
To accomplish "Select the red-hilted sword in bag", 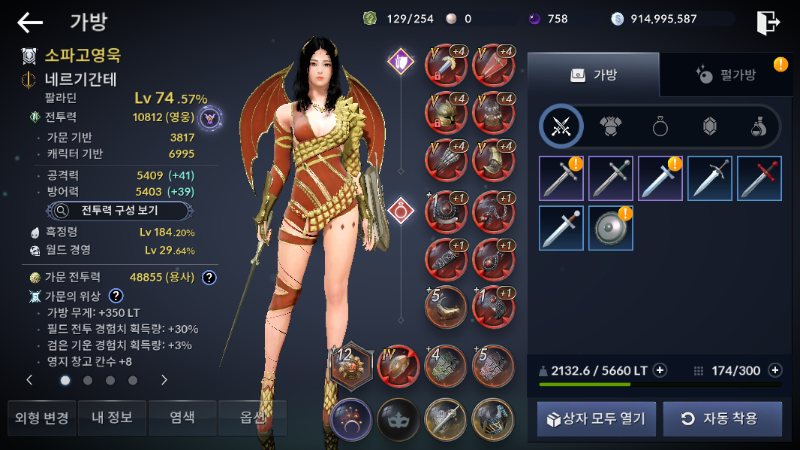I will [x=759, y=178].
